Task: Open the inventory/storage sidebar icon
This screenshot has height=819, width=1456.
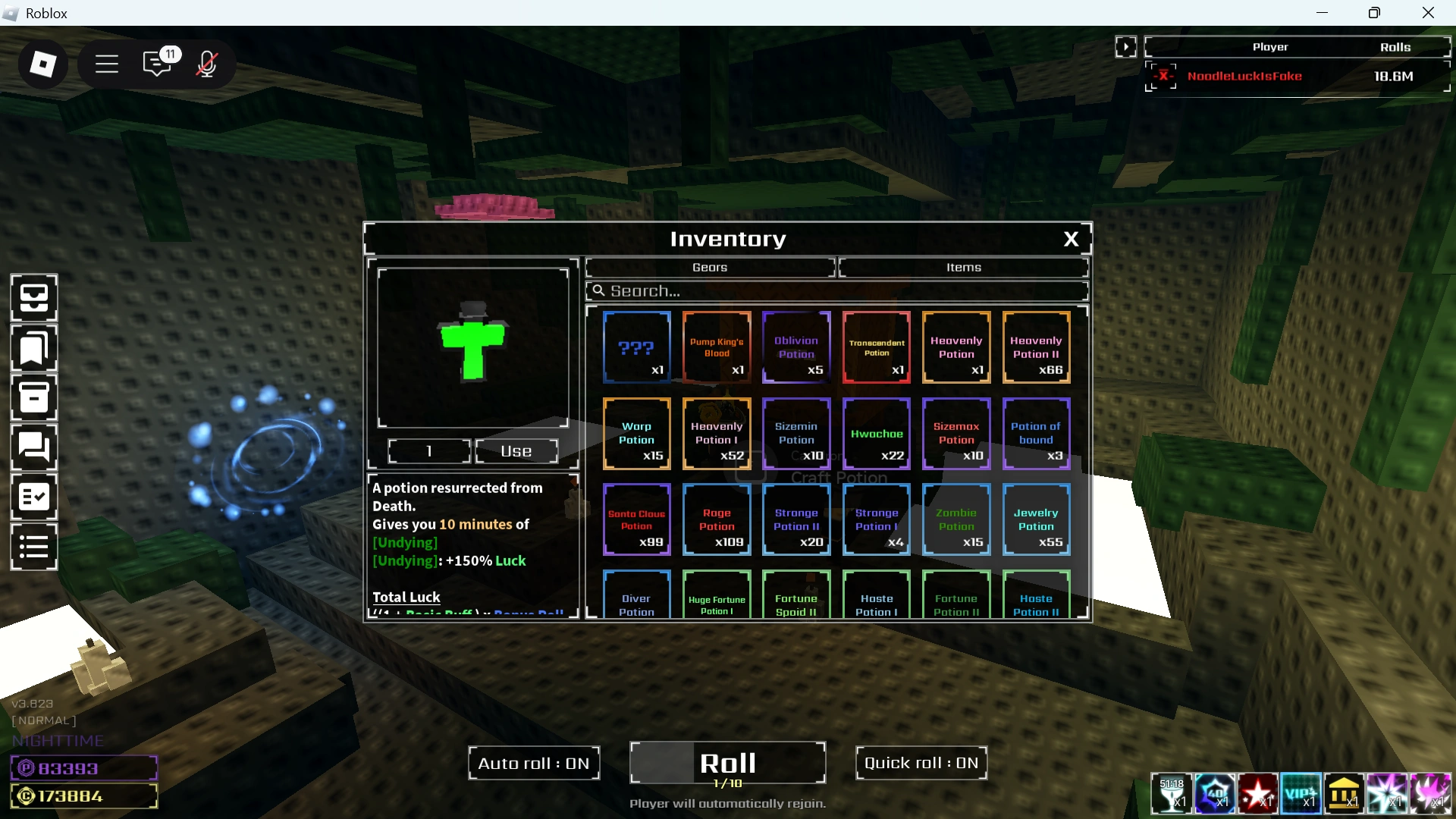Action: 33,297
